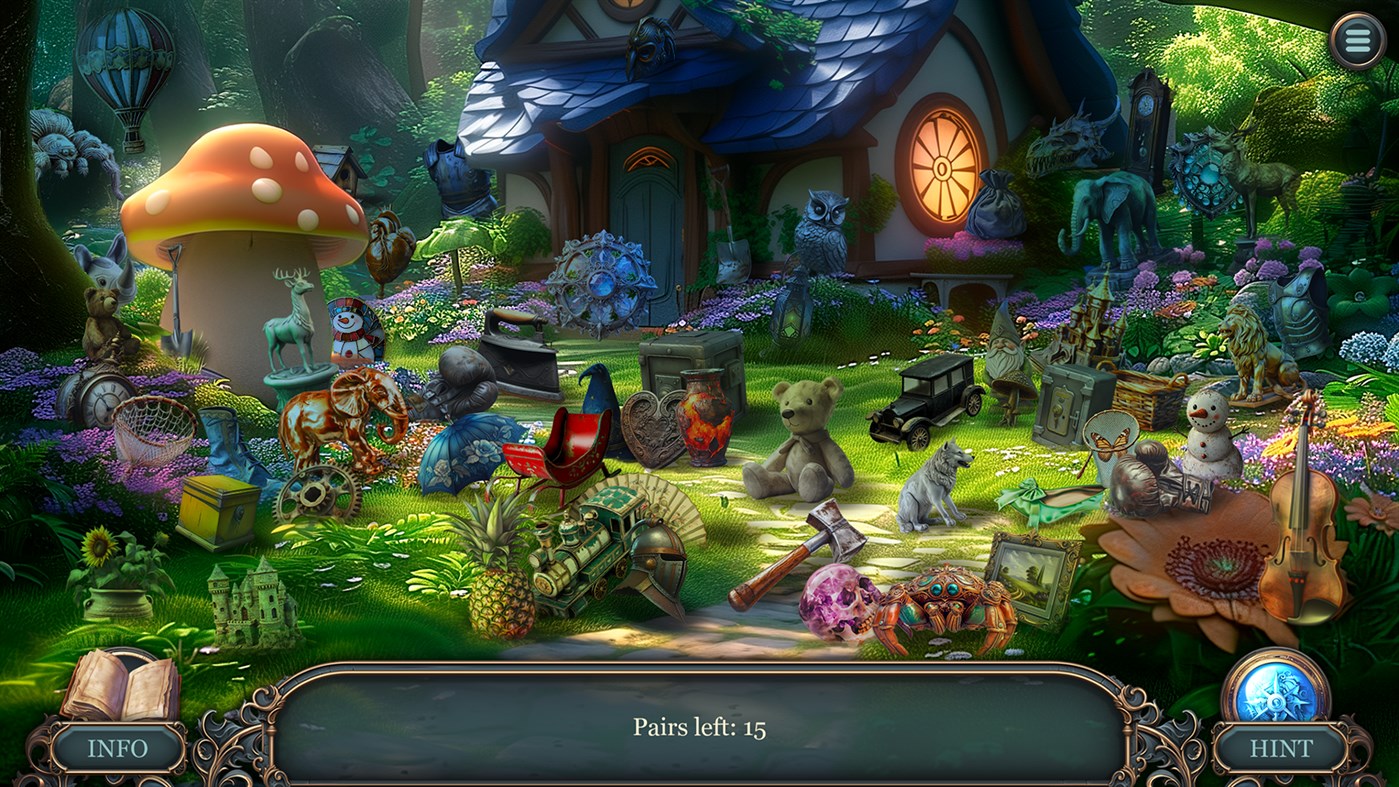Click the vintage black car

[925, 400]
